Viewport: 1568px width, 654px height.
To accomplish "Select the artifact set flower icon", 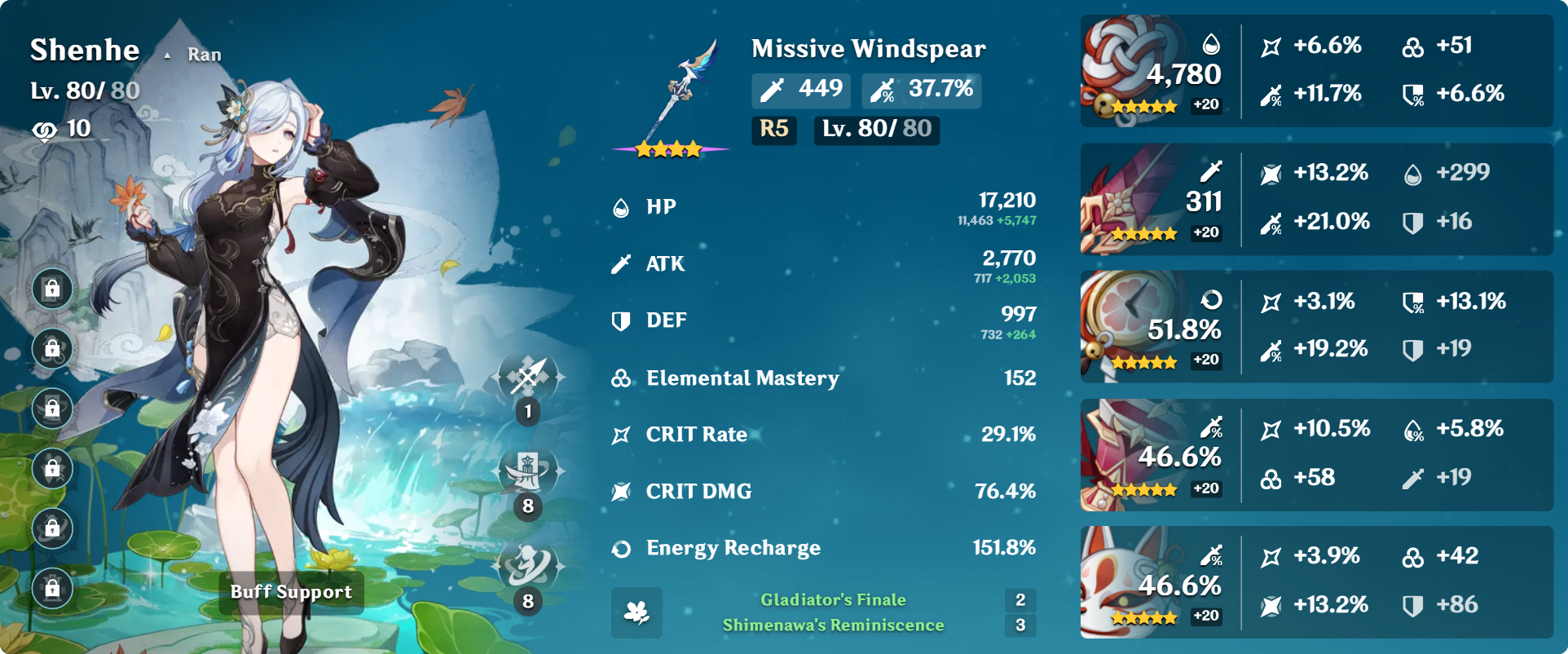I will 636,612.
